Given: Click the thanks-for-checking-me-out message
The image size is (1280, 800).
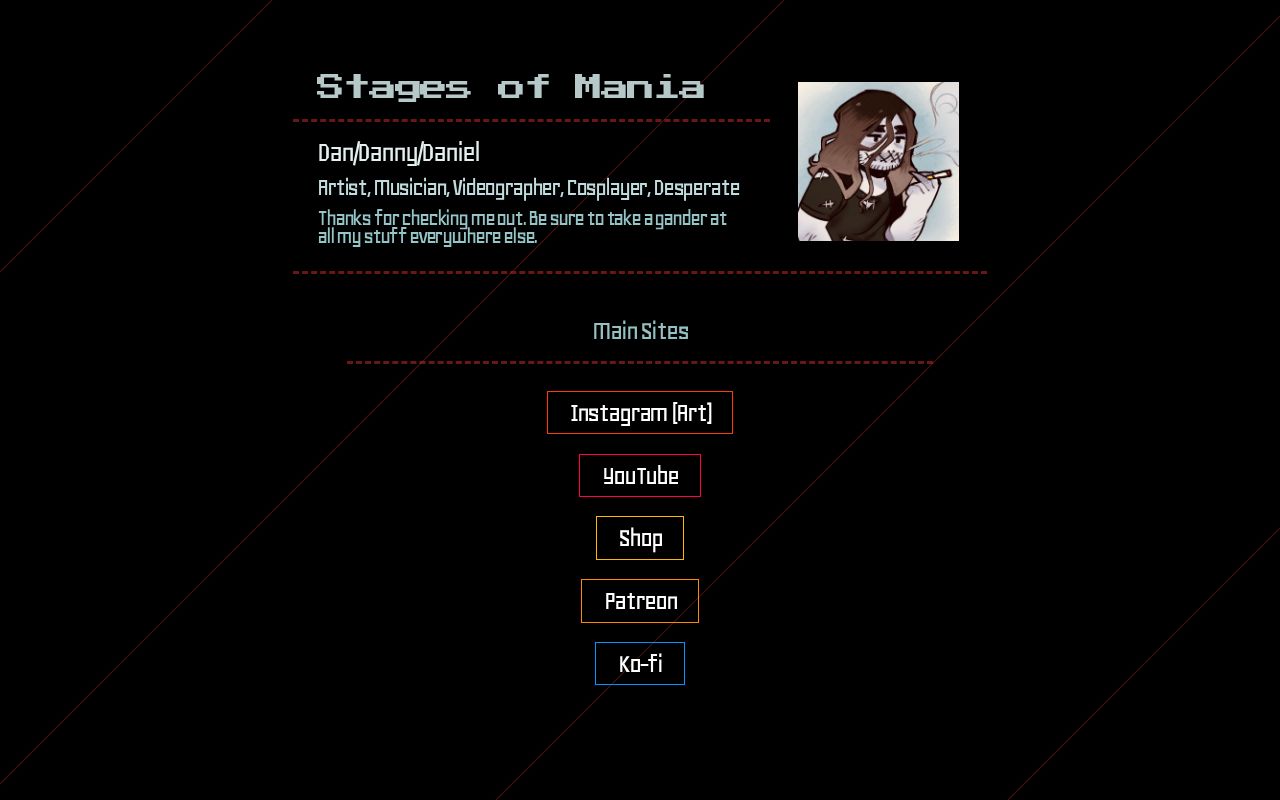Looking at the screenshot, I should pyautogui.click(x=521, y=227).
